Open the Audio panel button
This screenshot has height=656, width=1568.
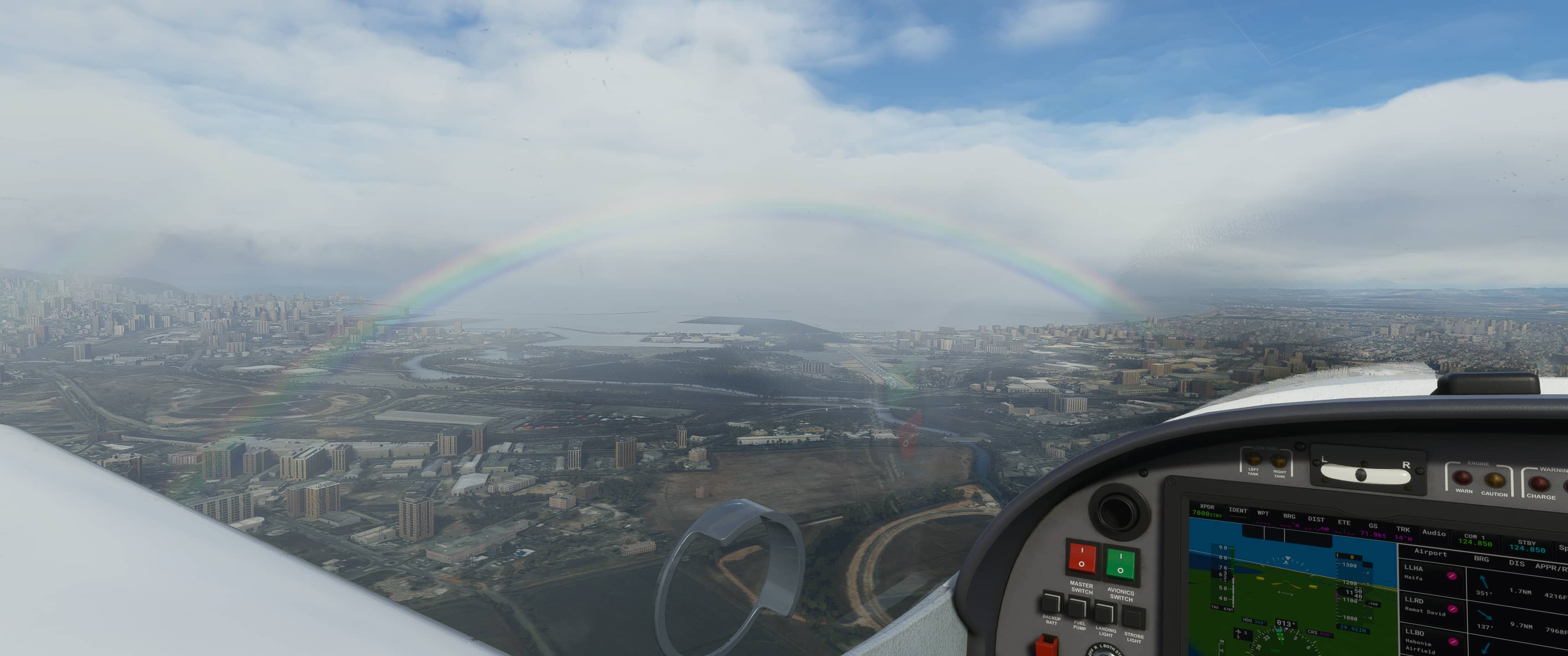tap(1434, 533)
